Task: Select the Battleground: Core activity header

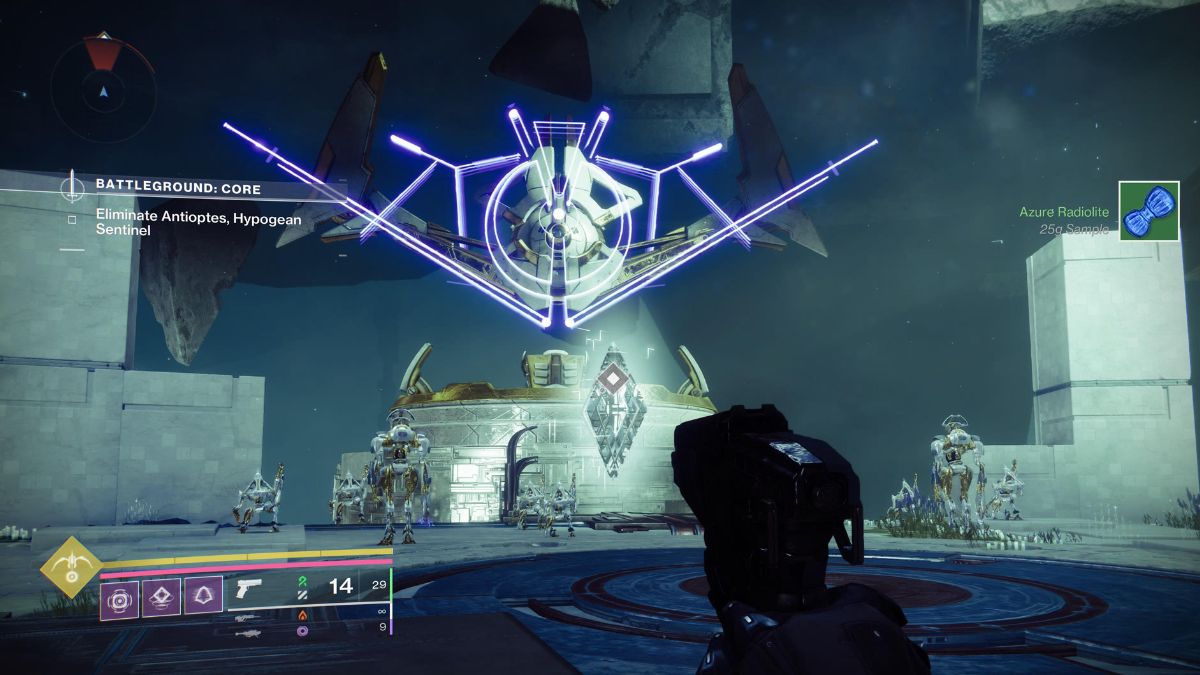Action: [178, 187]
